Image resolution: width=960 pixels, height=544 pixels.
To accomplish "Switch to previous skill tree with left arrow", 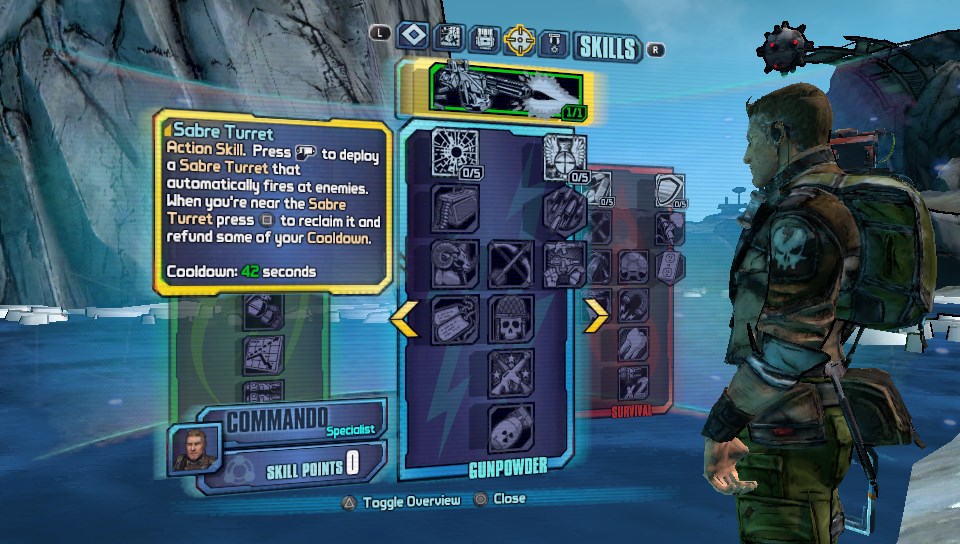I will pos(404,317).
